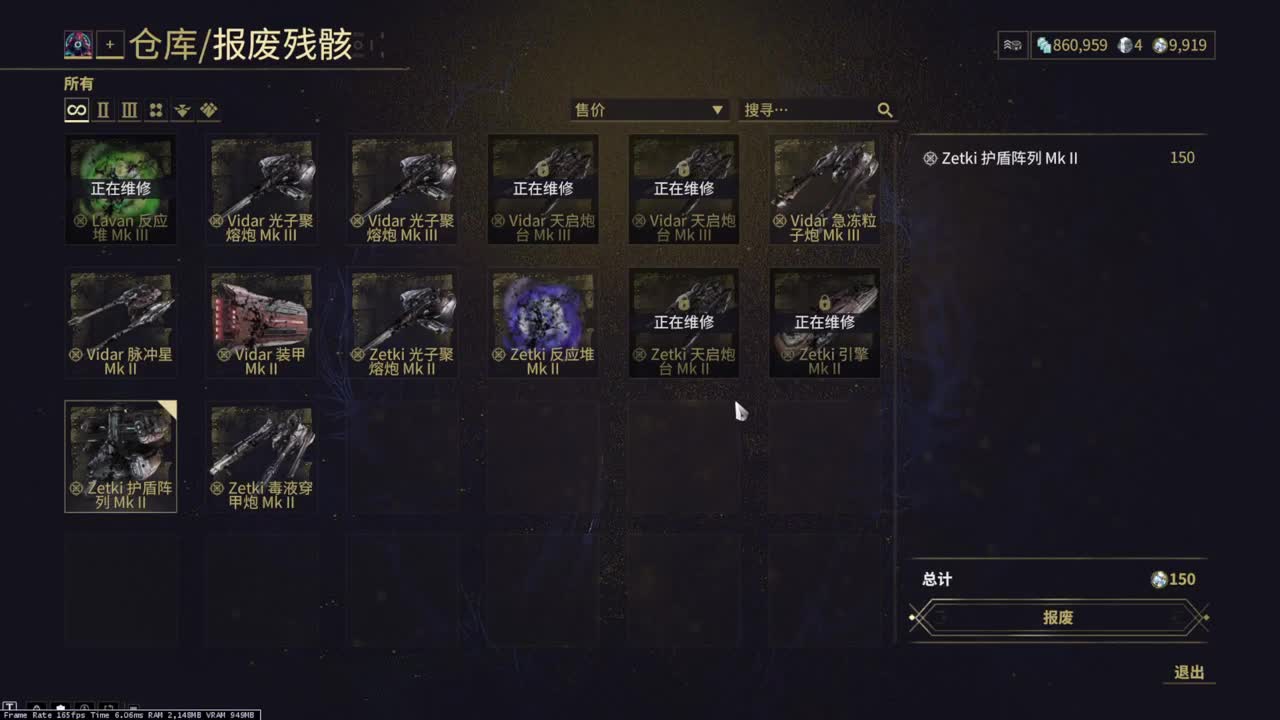Switch to the 所有 category tab

click(78, 84)
